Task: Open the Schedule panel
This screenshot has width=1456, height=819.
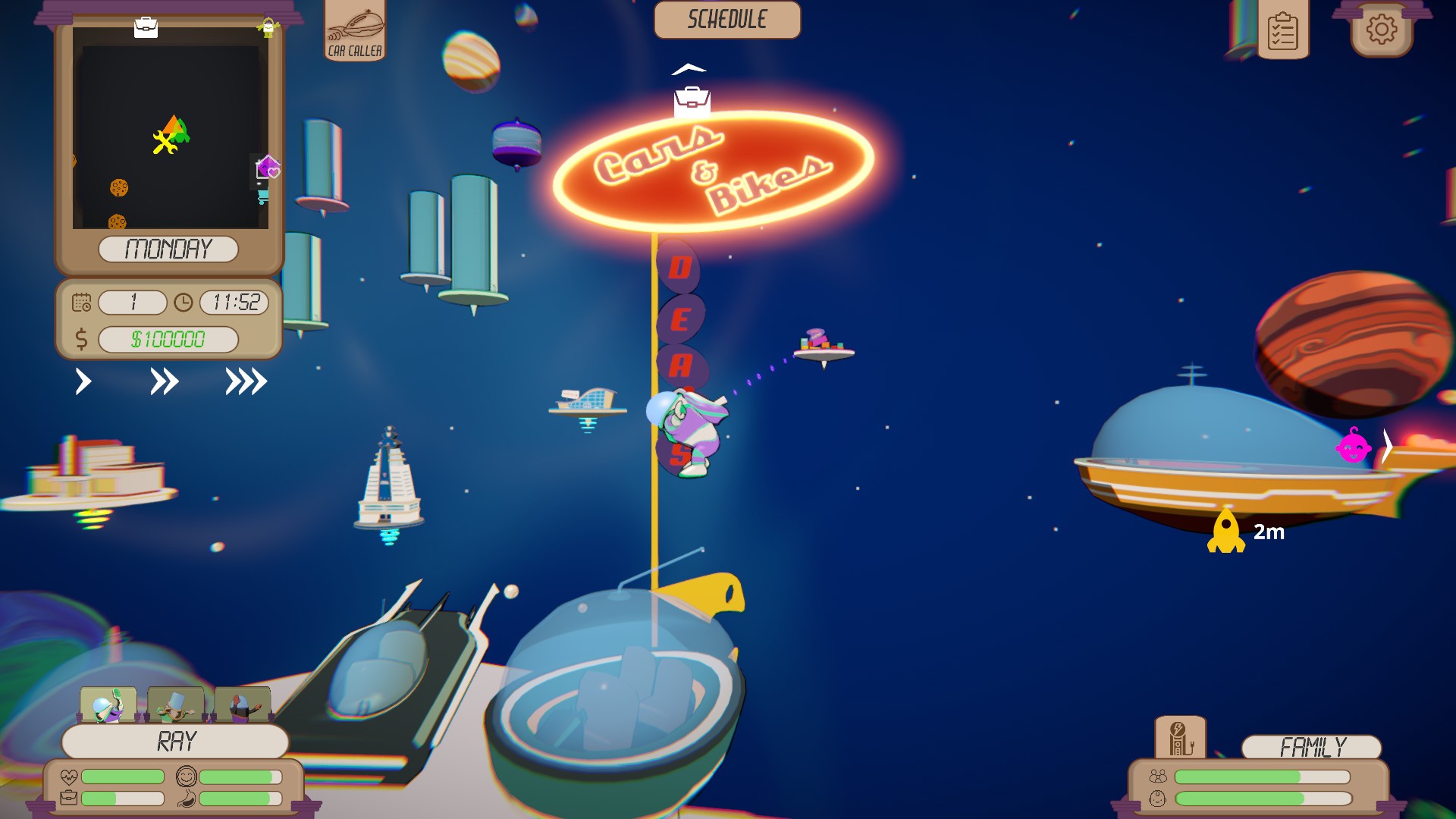Action: click(x=726, y=20)
